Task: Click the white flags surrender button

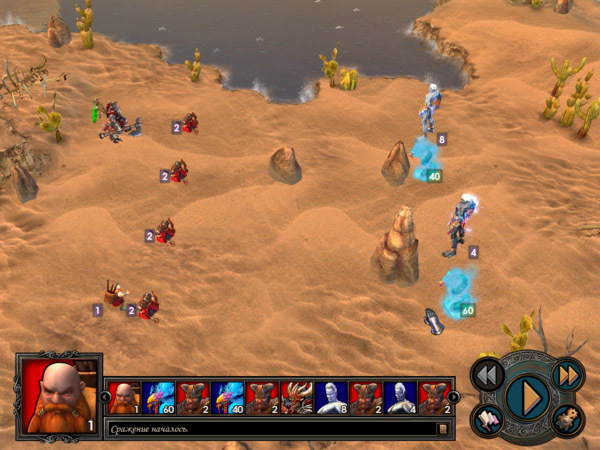Action: 488,420
